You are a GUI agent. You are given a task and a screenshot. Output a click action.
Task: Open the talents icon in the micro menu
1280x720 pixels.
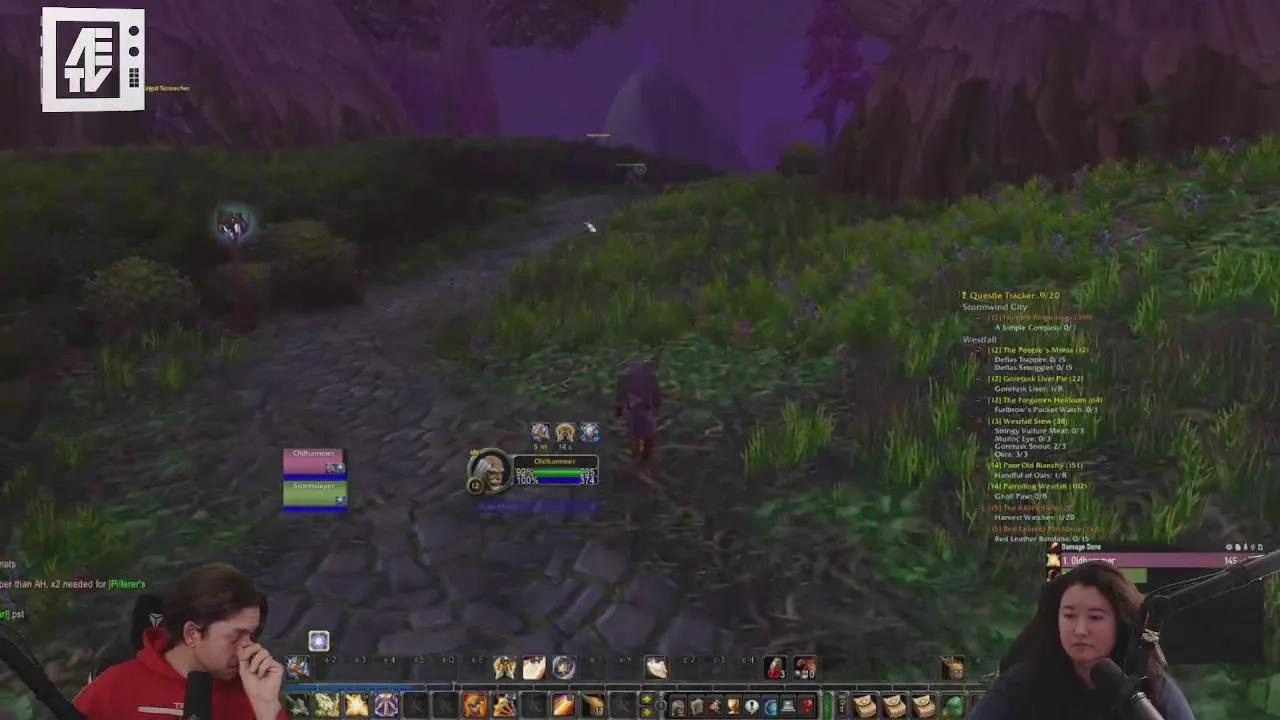click(x=713, y=705)
